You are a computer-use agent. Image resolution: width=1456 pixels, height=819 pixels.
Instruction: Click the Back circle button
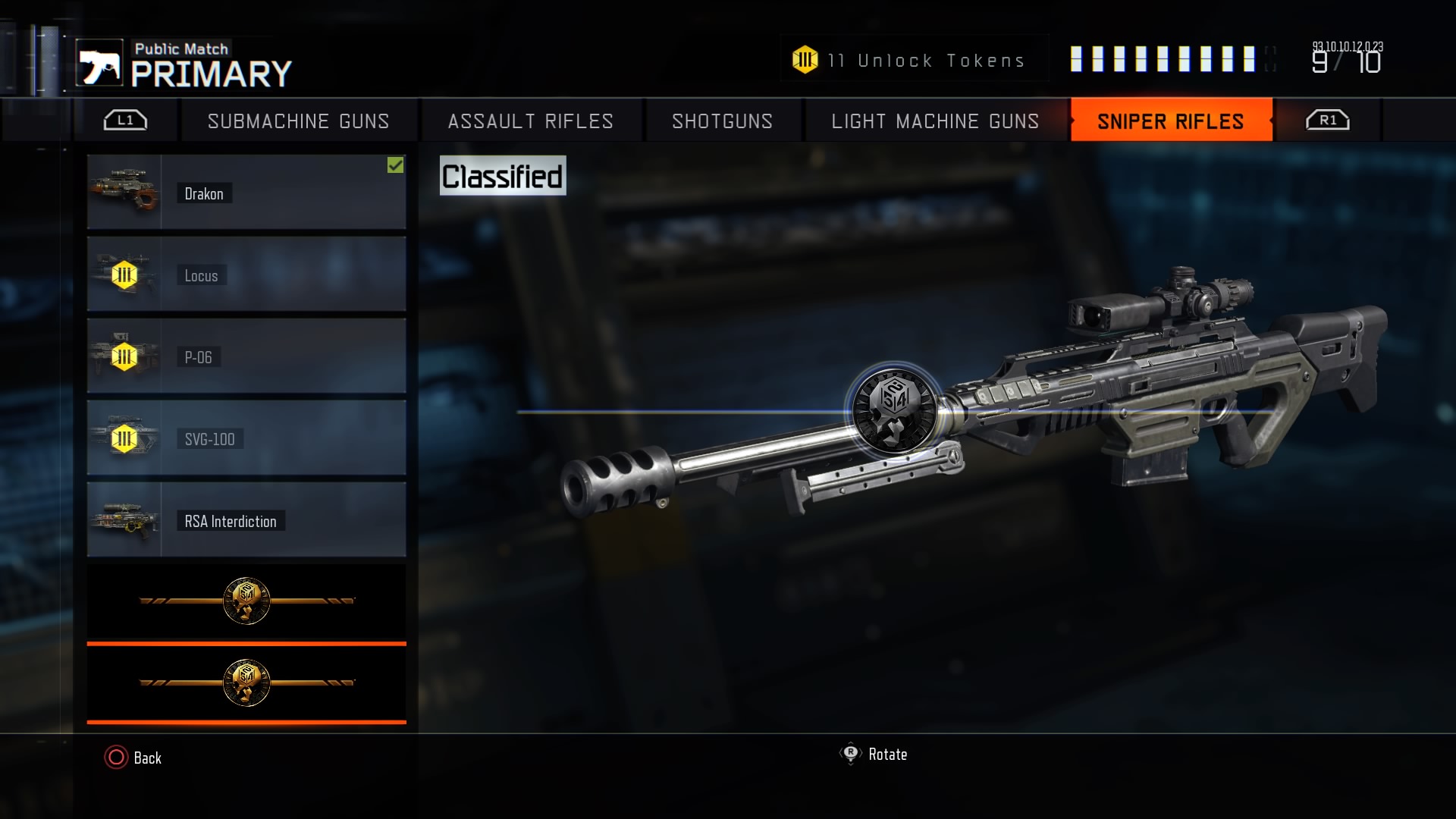click(x=115, y=757)
